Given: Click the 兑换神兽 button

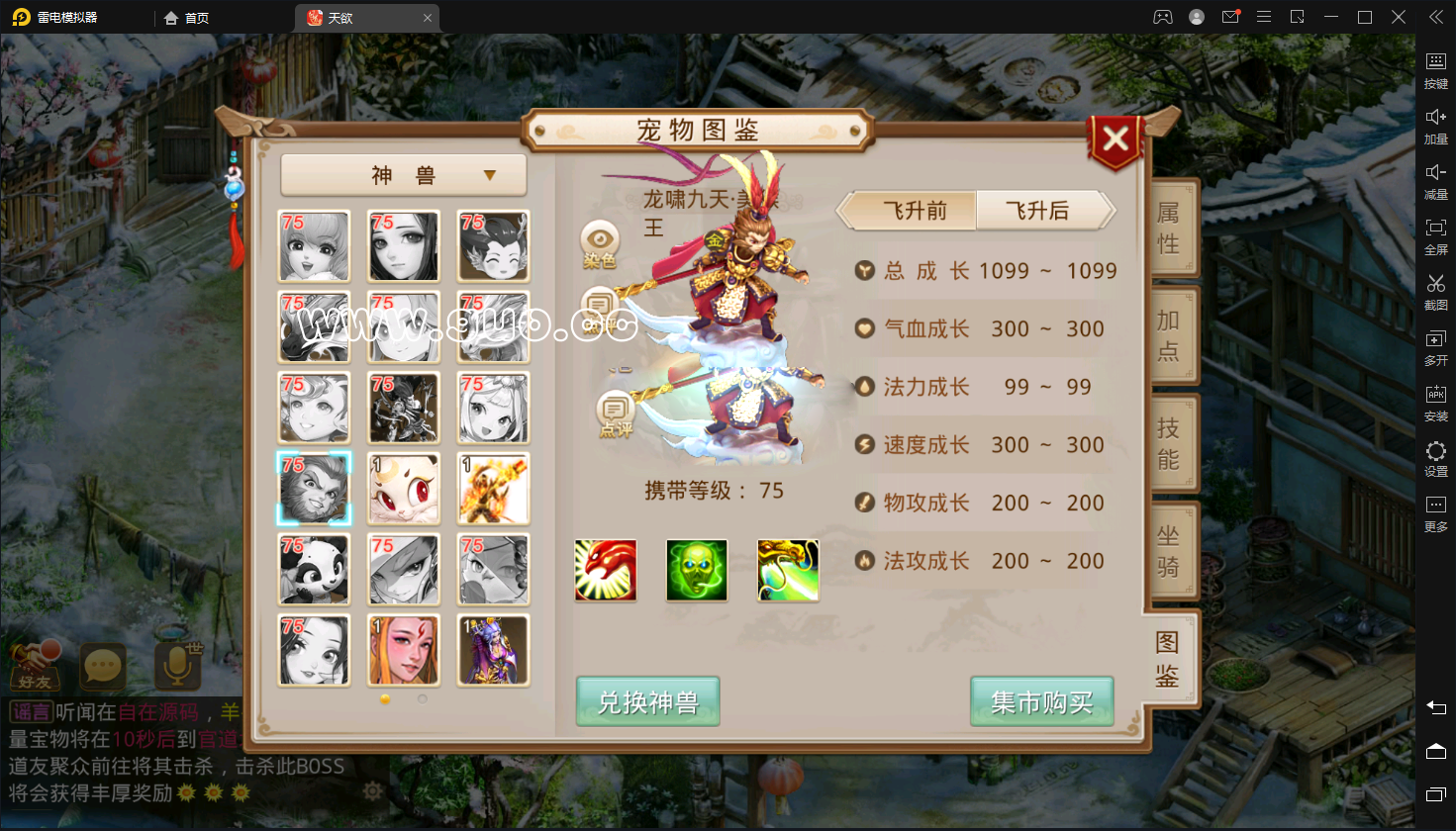Looking at the screenshot, I should (647, 702).
